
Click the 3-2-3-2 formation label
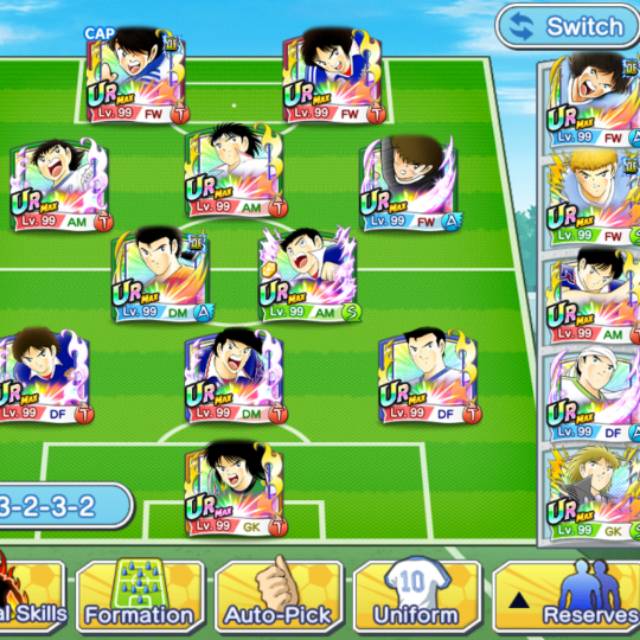click(60, 506)
